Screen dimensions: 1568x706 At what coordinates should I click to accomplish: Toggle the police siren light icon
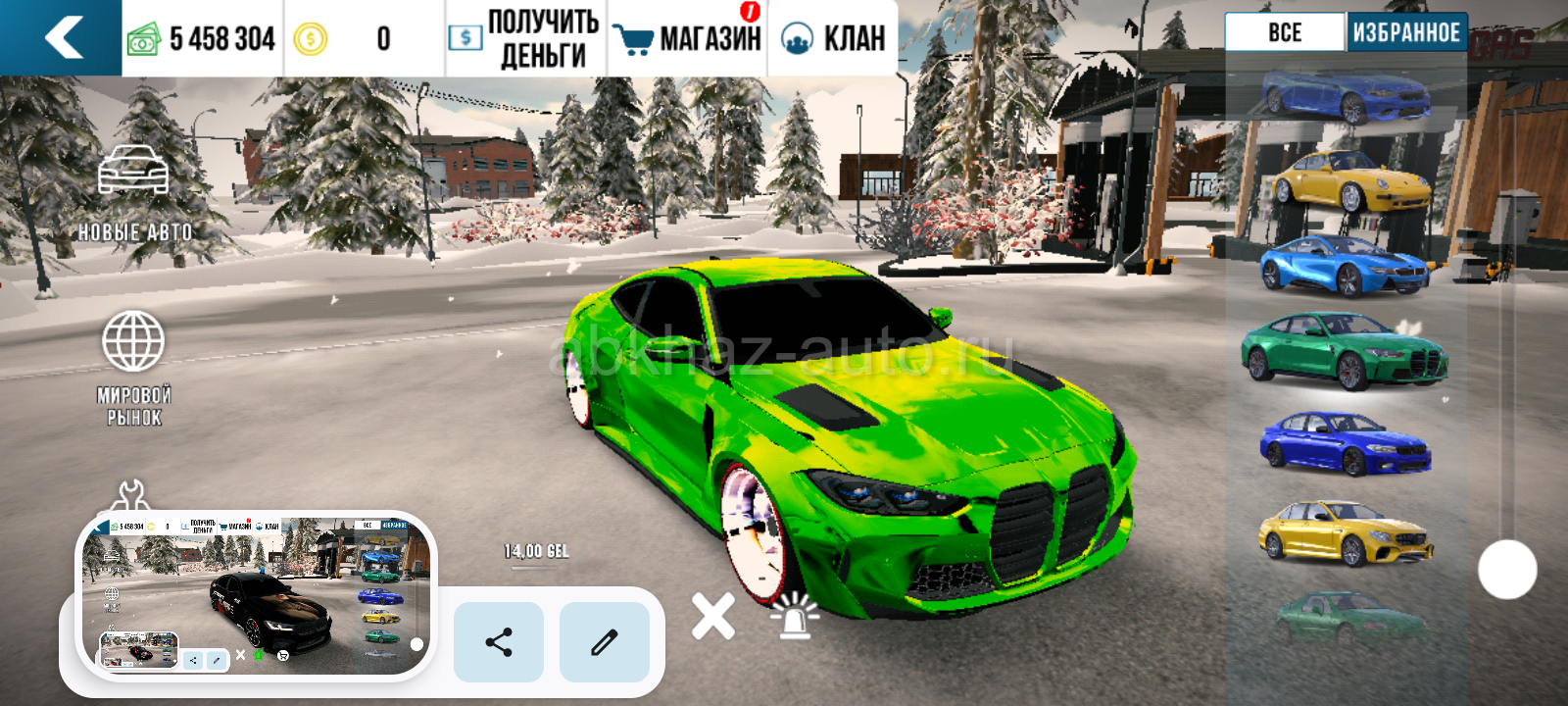coord(795,616)
